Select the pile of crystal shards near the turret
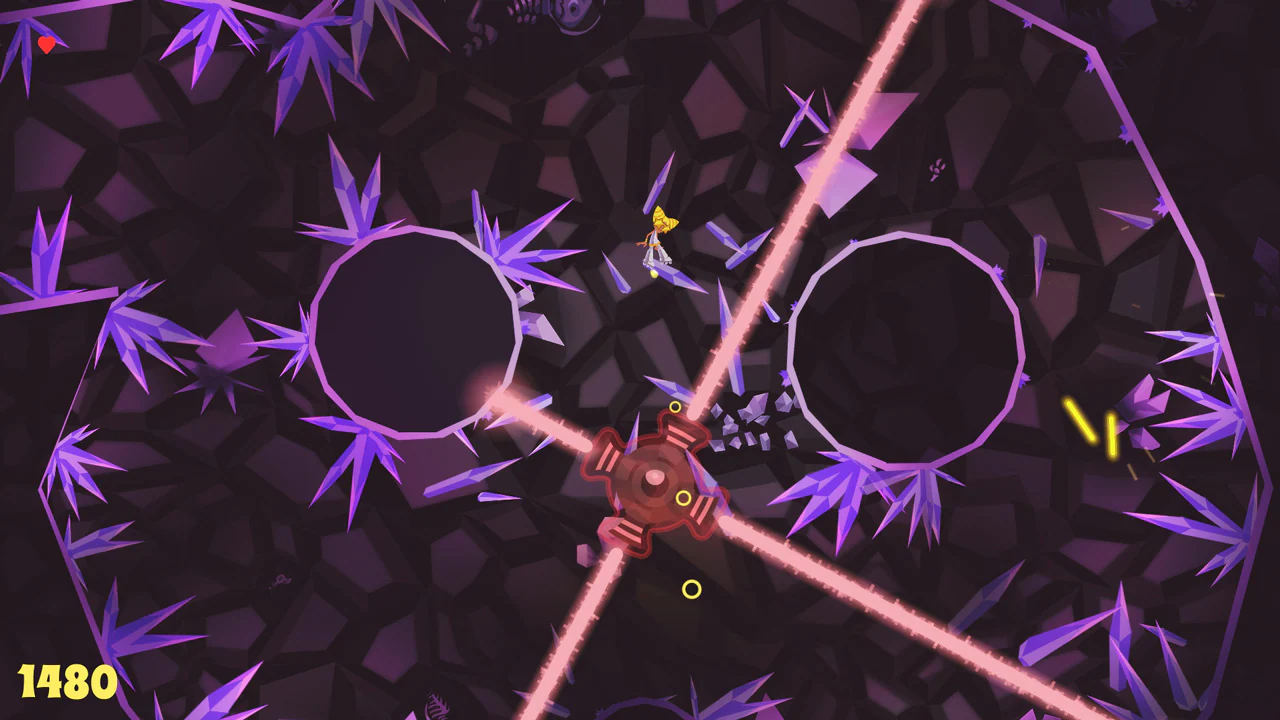1280x720 pixels. coord(750,420)
